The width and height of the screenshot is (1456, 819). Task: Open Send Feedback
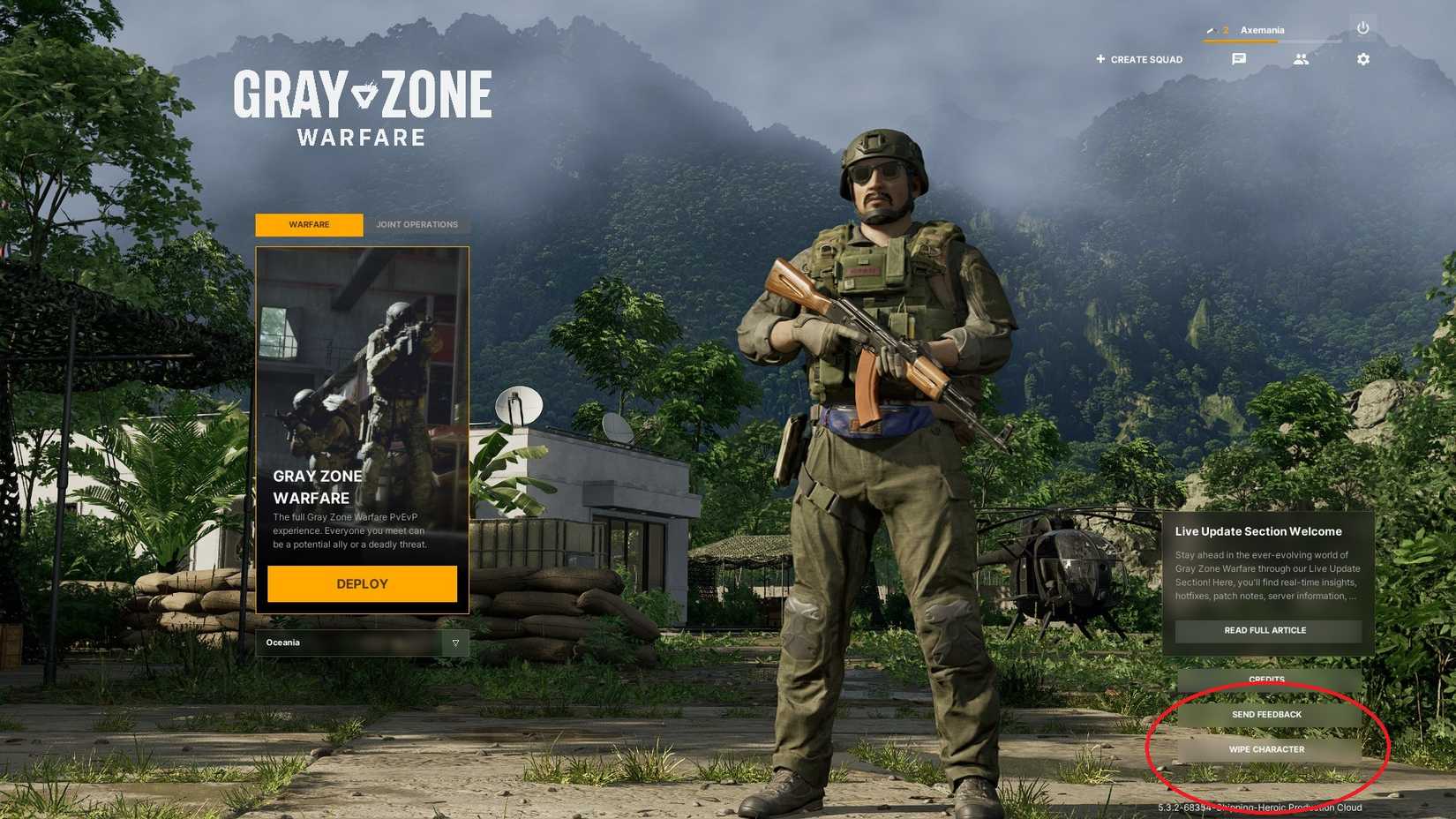pyautogui.click(x=1268, y=714)
